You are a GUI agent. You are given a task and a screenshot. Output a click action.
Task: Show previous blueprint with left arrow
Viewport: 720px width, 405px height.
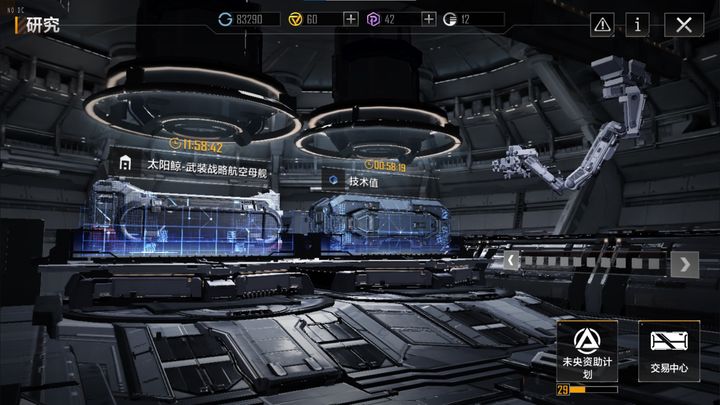[x=510, y=263]
